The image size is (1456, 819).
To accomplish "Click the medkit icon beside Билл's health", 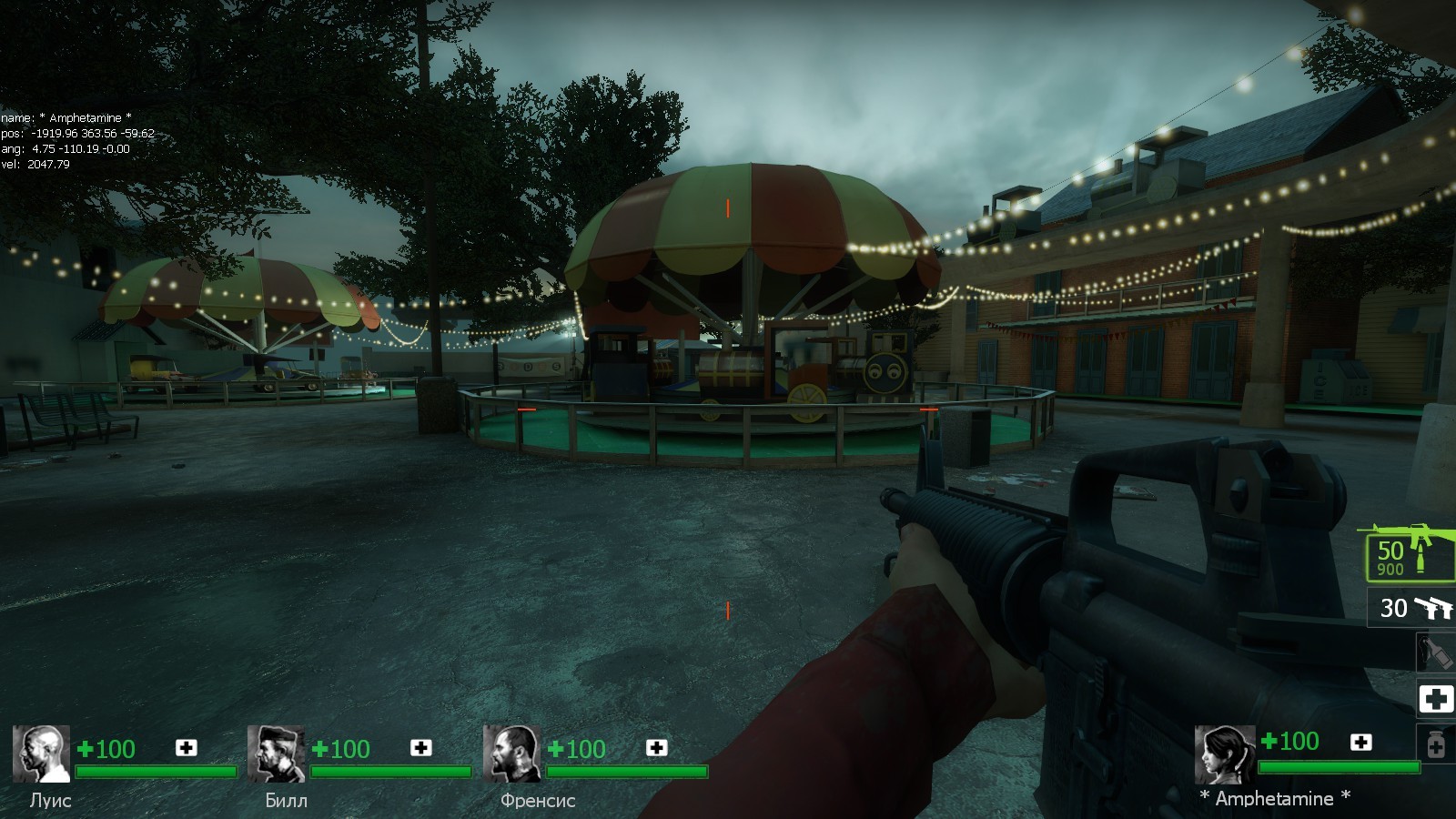I will 420,747.
